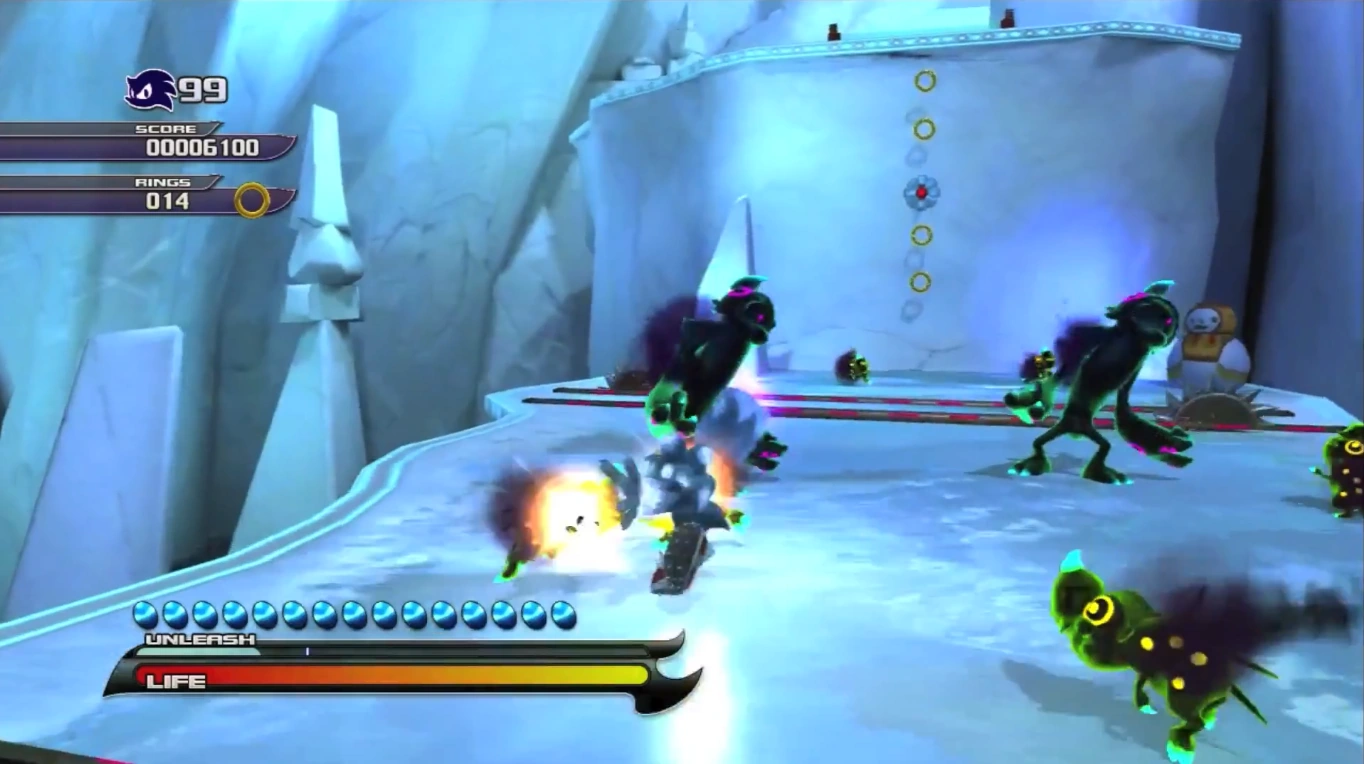Click the Werehog head lives icon

pyautogui.click(x=149, y=90)
